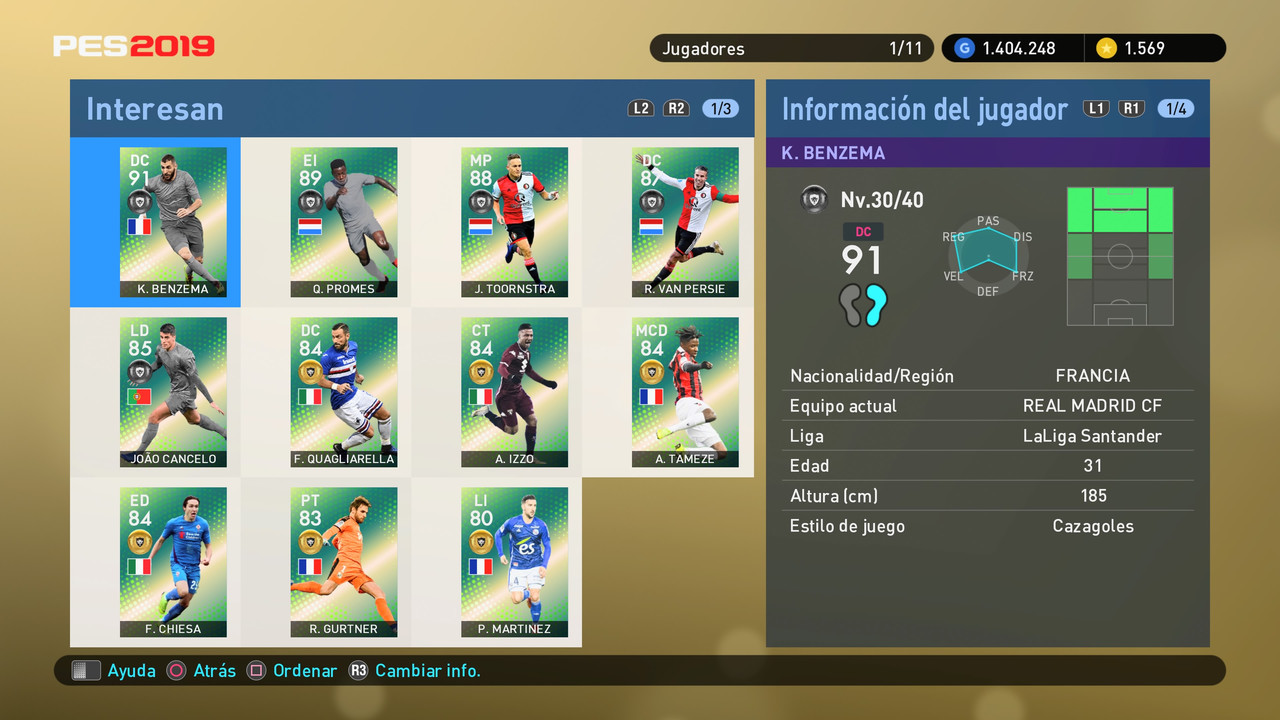The image size is (1280, 720).
Task: Open the Jugadores 1/11 header selector
Action: [790, 47]
